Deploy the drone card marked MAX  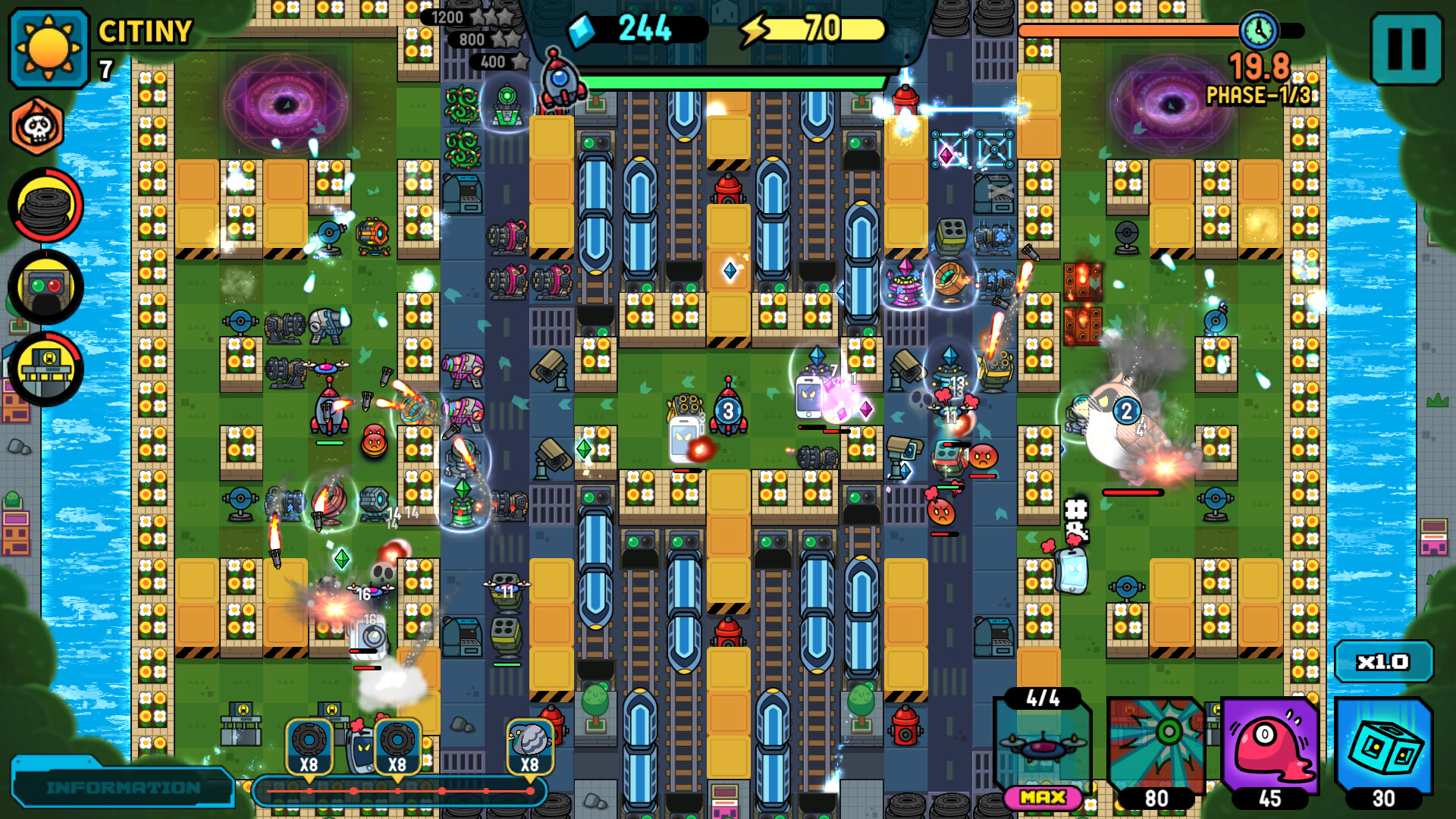click(x=1045, y=747)
